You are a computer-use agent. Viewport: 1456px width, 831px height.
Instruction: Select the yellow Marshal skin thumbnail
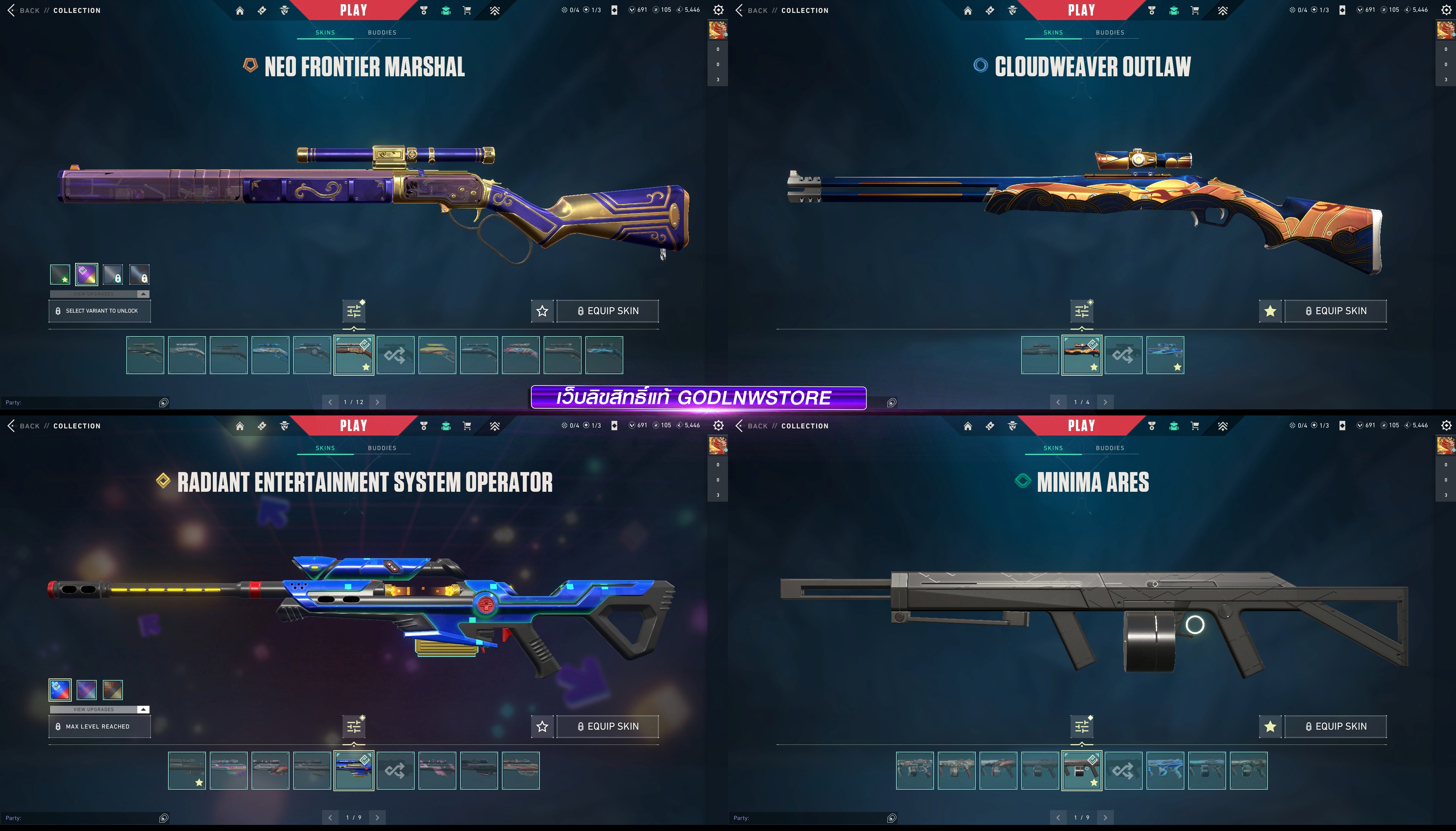click(x=437, y=355)
